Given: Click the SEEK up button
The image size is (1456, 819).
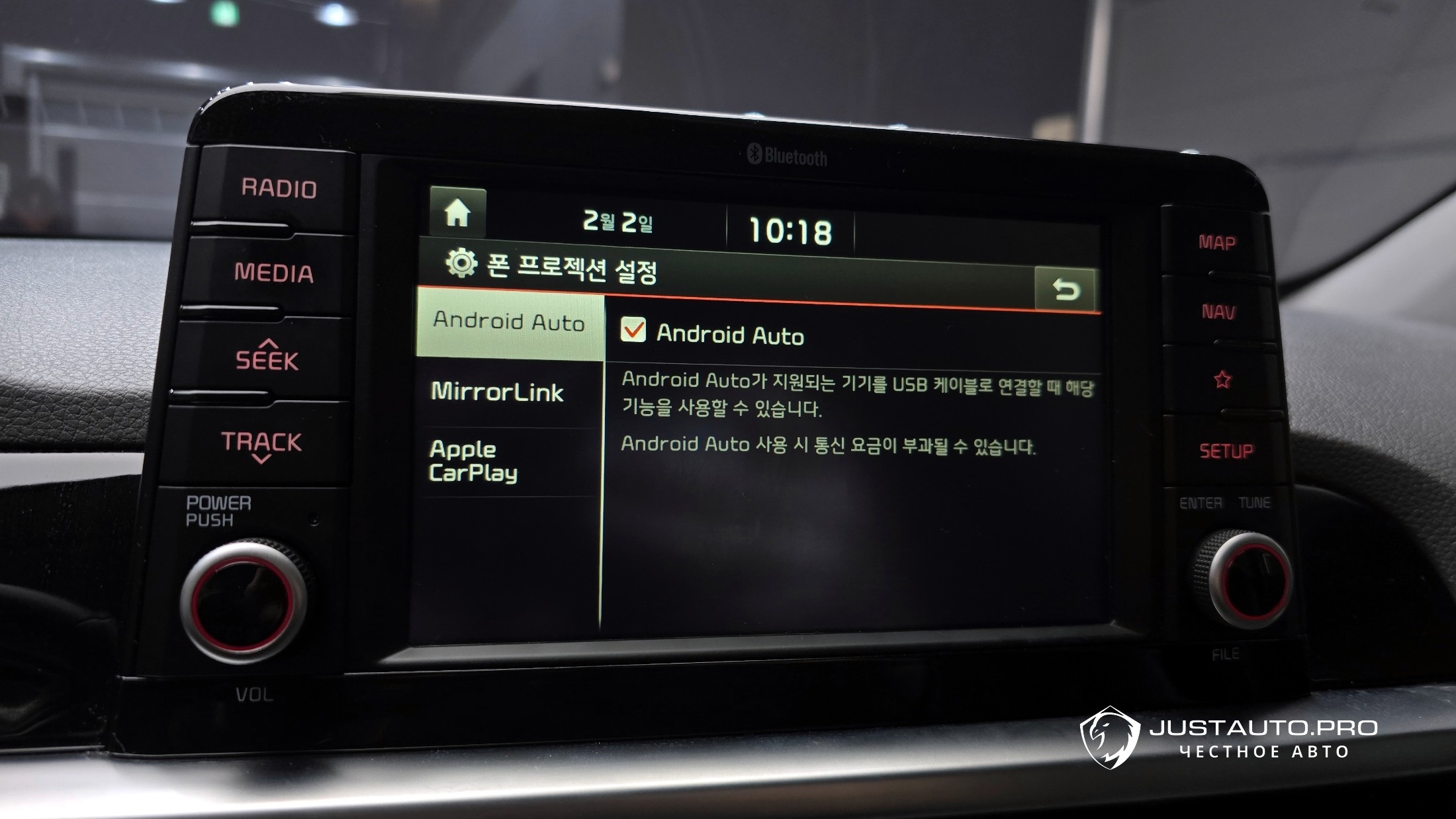Looking at the screenshot, I should click(267, 357).
